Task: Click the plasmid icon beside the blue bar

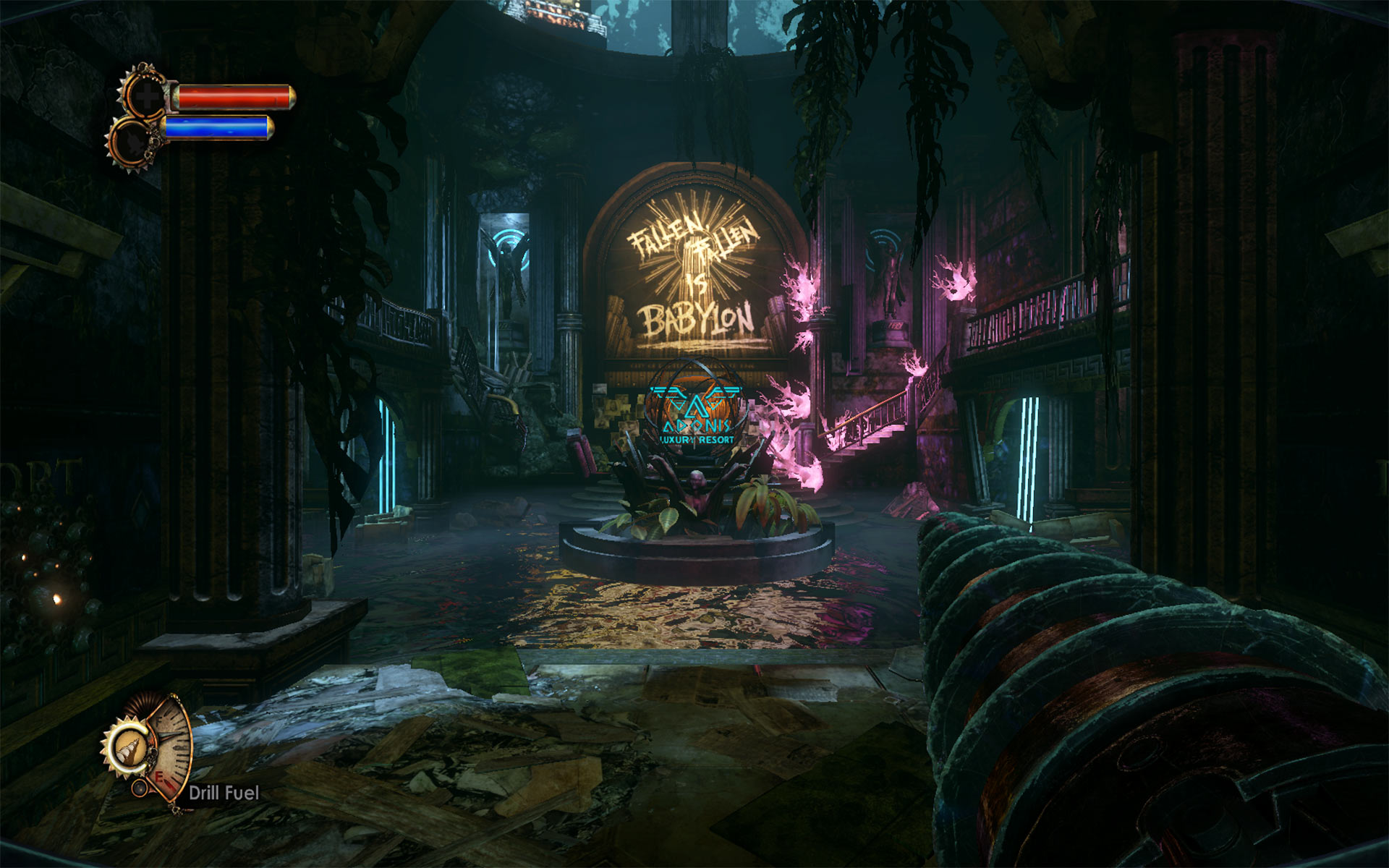Action: [x=132, y=139]
